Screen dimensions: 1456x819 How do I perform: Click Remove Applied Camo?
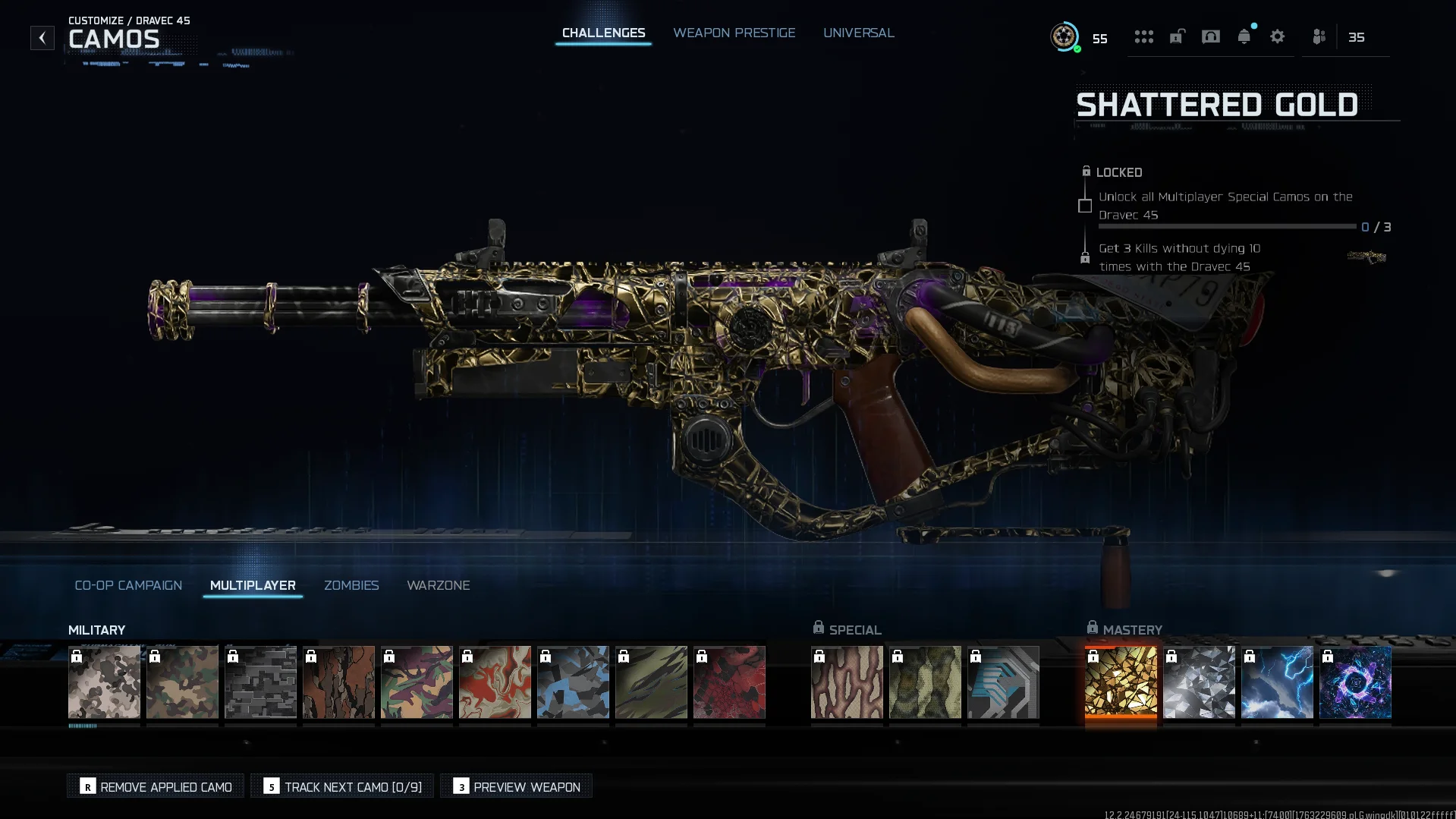156,786
